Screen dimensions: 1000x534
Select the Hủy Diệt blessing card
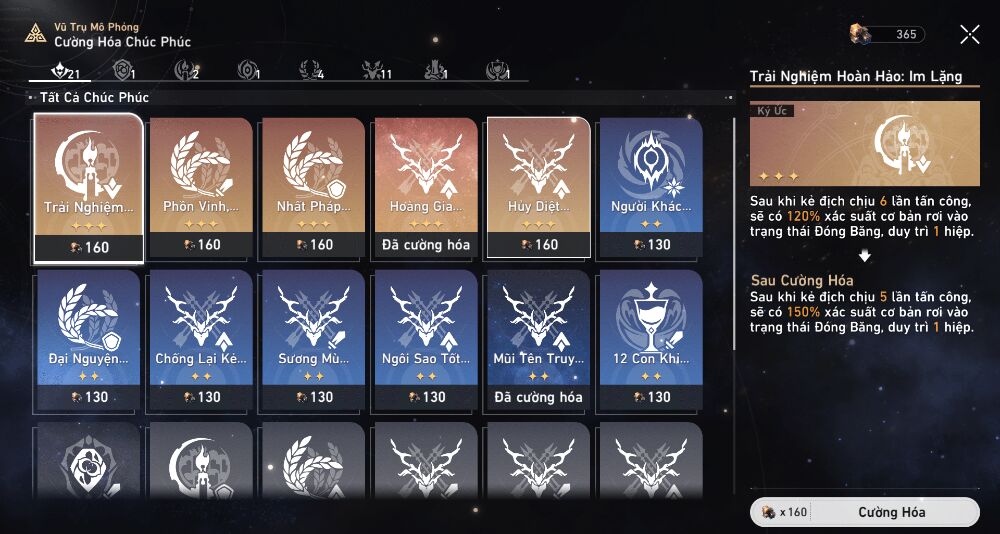pos(539,187)
